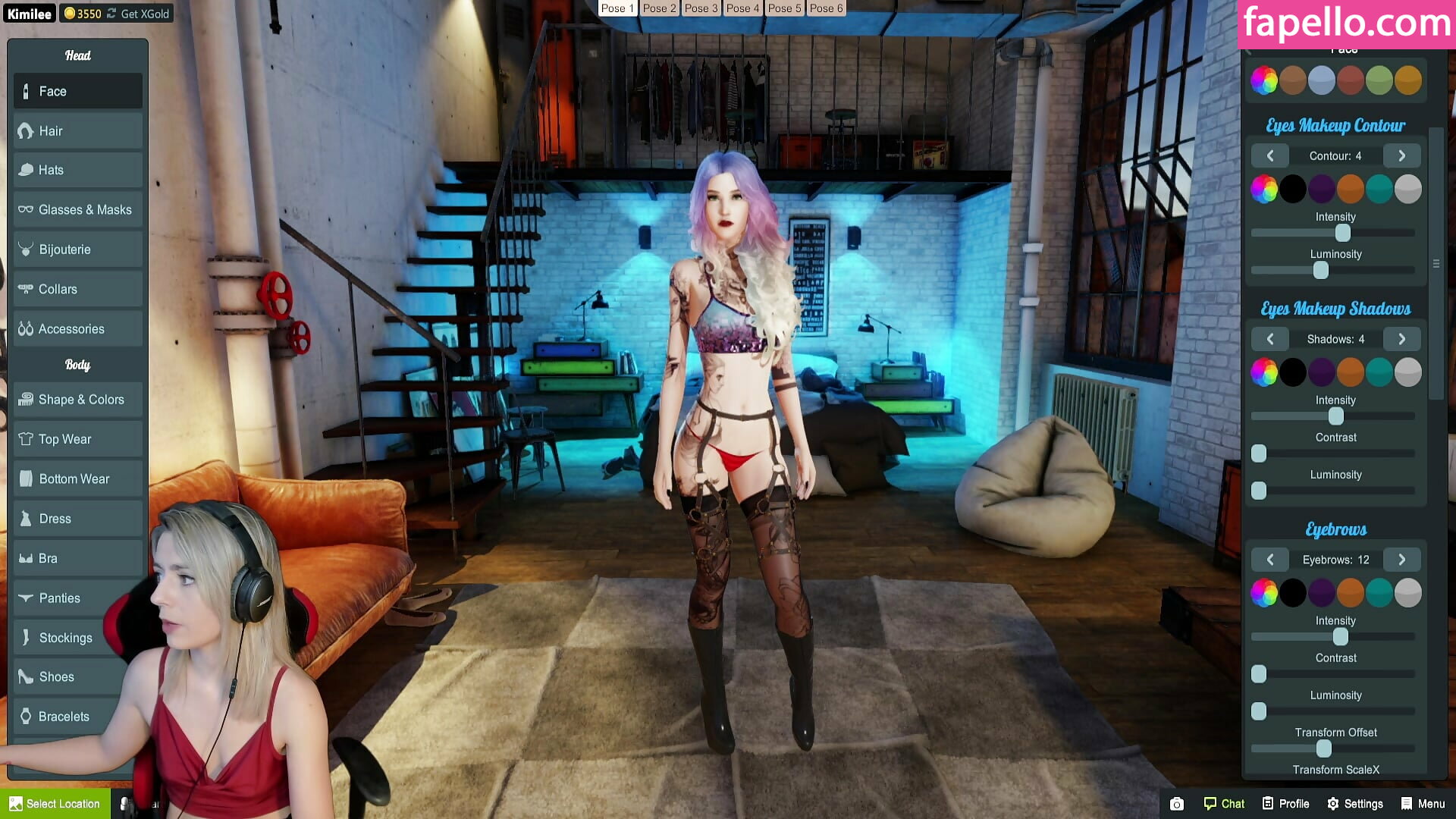Image resolution: width=1456 pixels, height=819 pixels.
Task: Click the Eyes Makeup Contour Intensity slider
Action: [1342, 233]
